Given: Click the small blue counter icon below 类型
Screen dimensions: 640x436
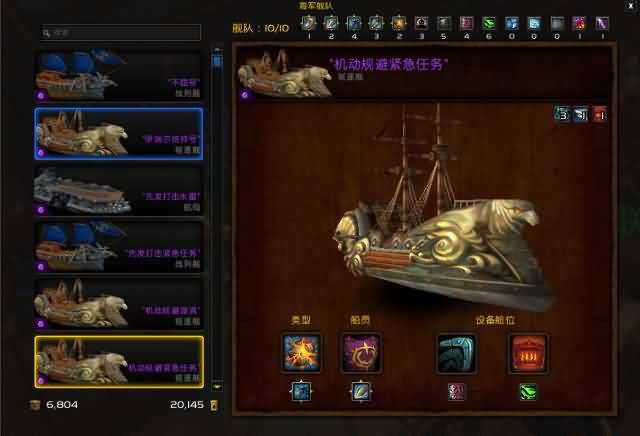Looking at the screenshot, I should pyautogui.click(x=300, y=391).
